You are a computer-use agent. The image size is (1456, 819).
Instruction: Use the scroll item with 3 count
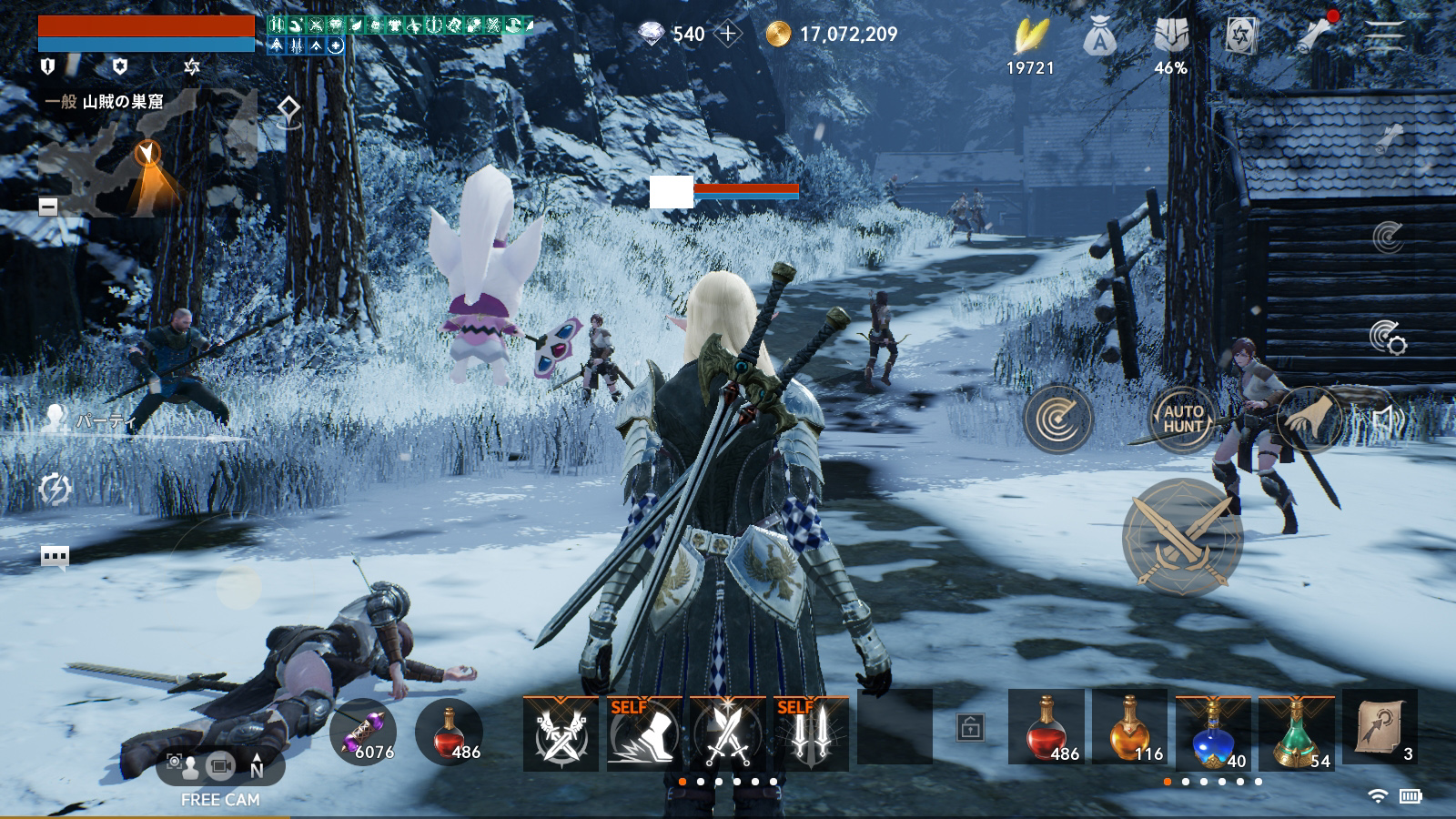(x=1380, y=728)
